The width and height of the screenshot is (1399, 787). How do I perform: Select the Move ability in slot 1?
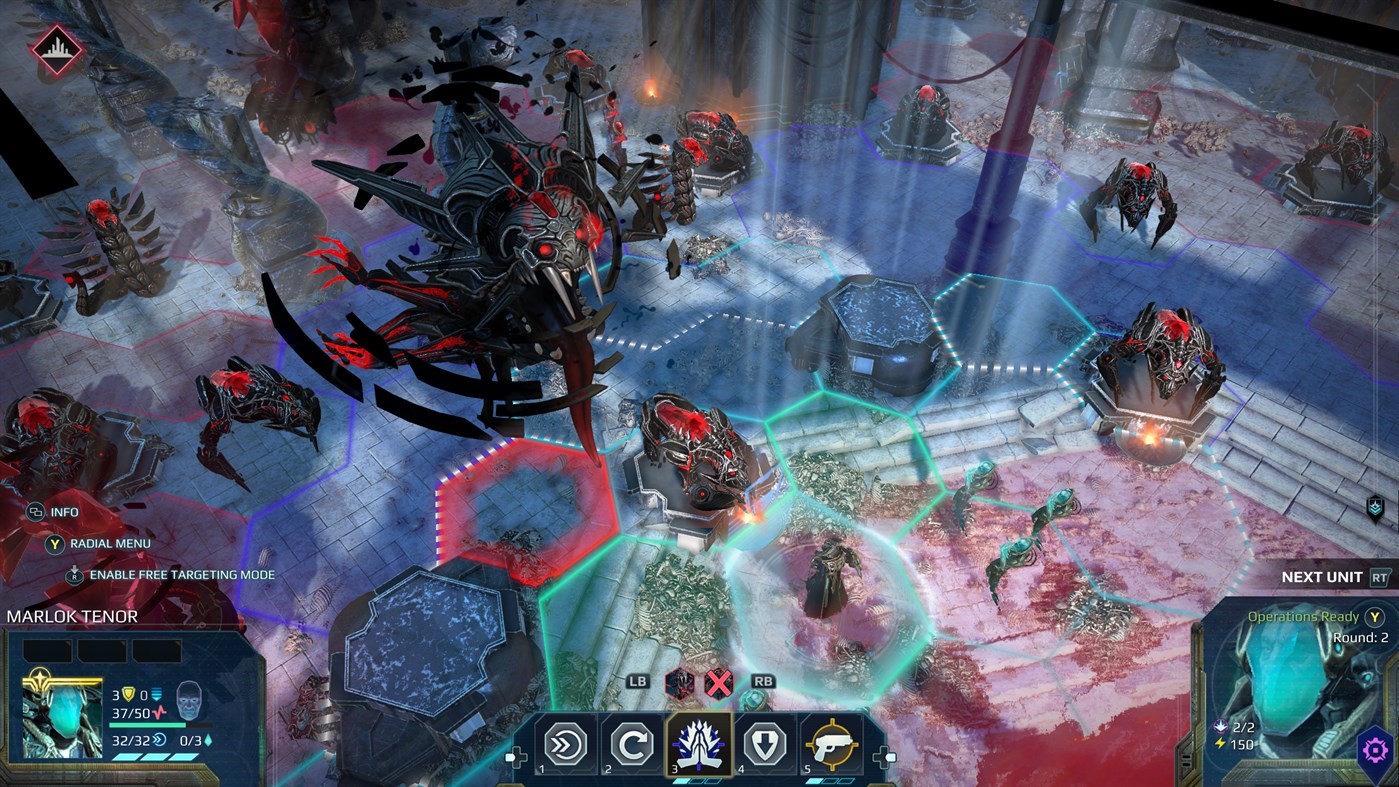tap(563, 745)
